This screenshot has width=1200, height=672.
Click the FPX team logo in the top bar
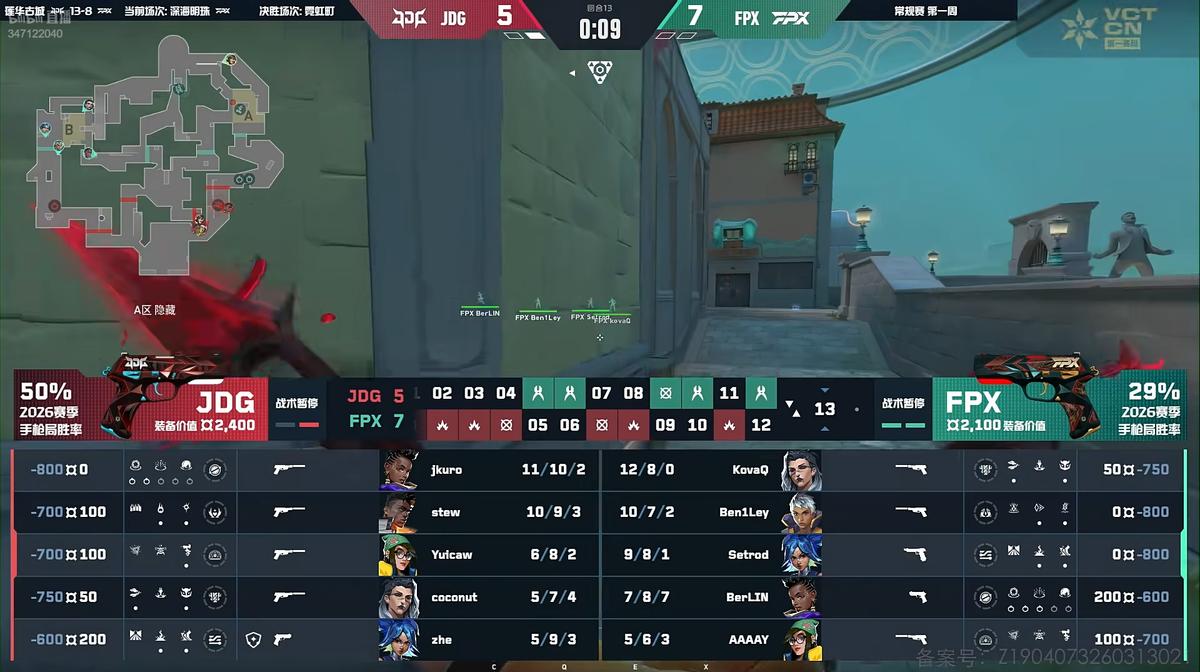791,17
